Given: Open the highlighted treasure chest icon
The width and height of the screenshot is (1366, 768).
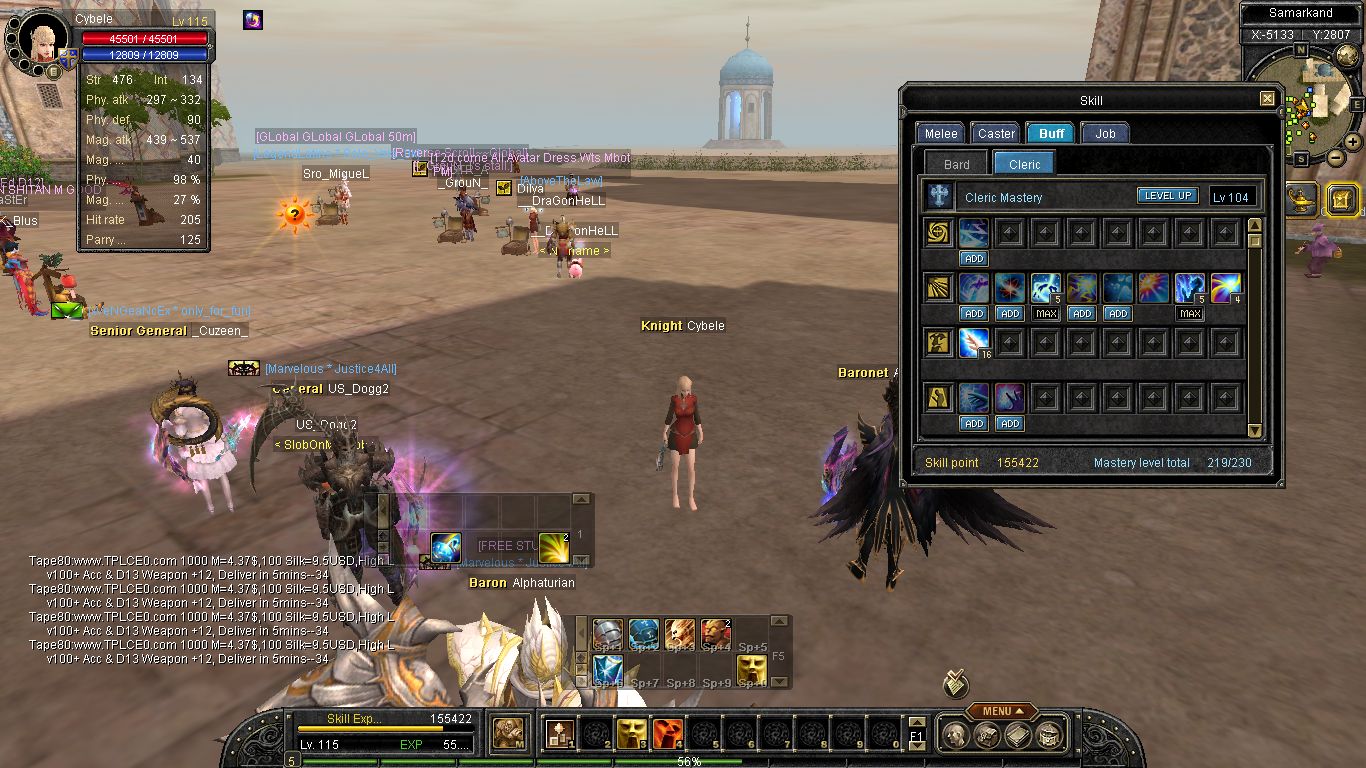Looking at the screenshot, I should [x=1342, y=200].
